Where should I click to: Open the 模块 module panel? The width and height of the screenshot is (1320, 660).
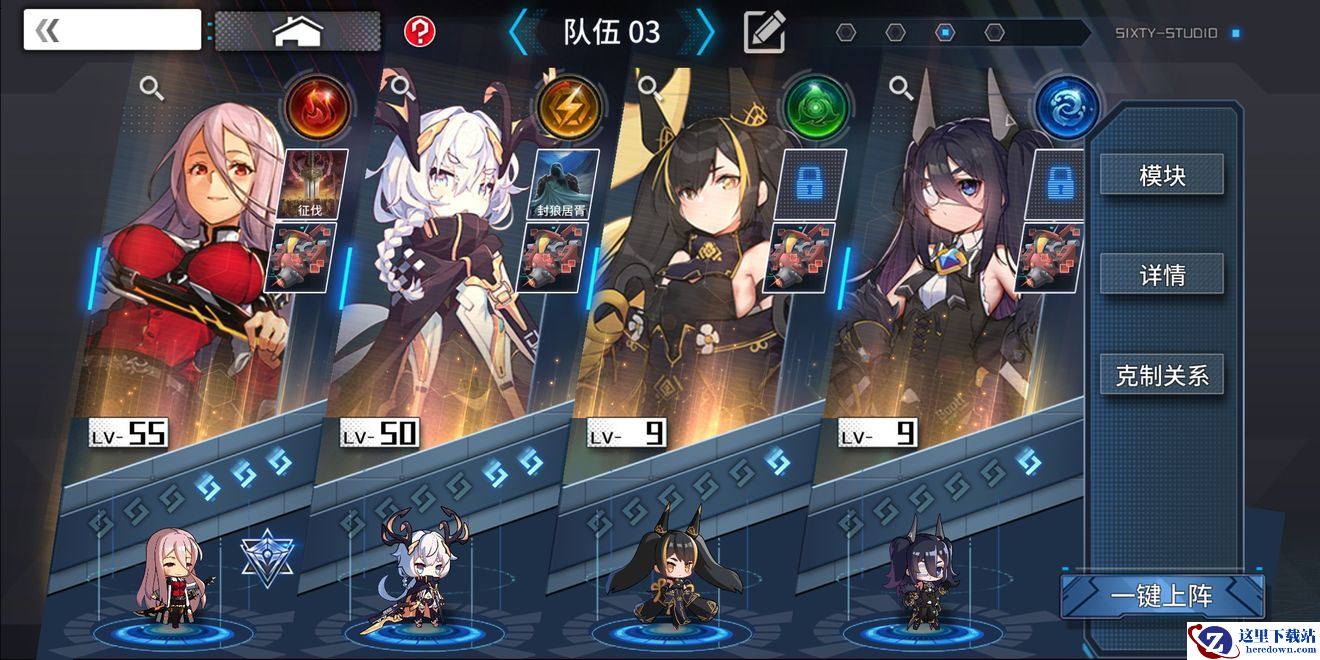[1162, 175]
